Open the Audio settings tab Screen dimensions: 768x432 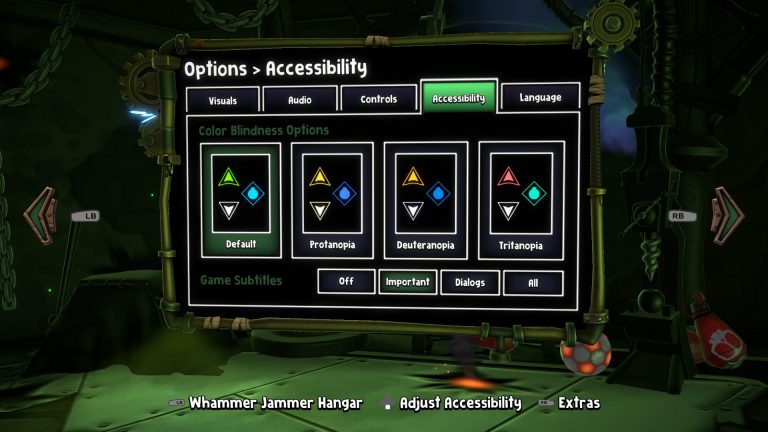[x=299, y=100]
